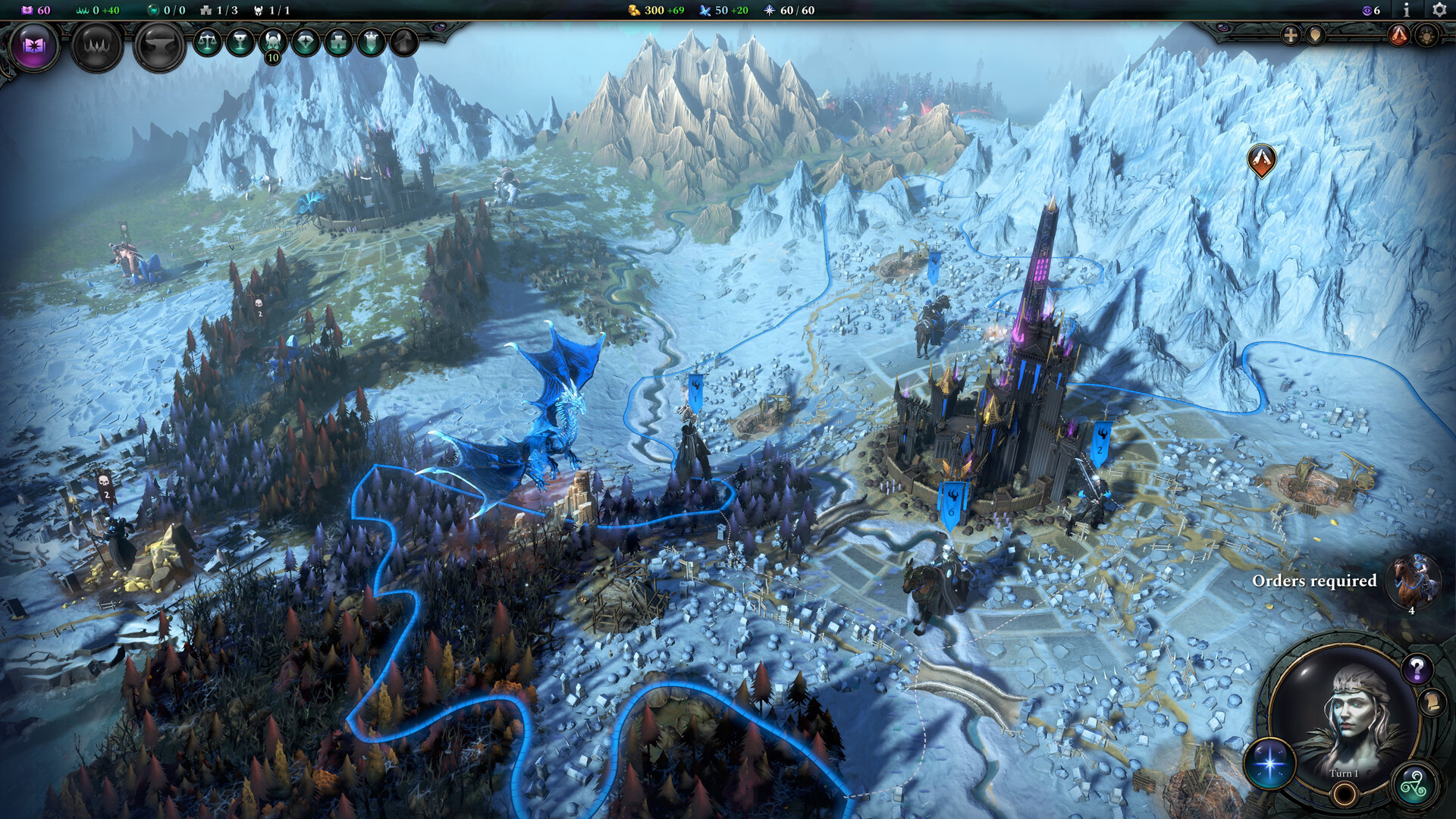Open the scroll event log button
This screenshot has width=1456, height=819.
click(x=1432, y=703)
